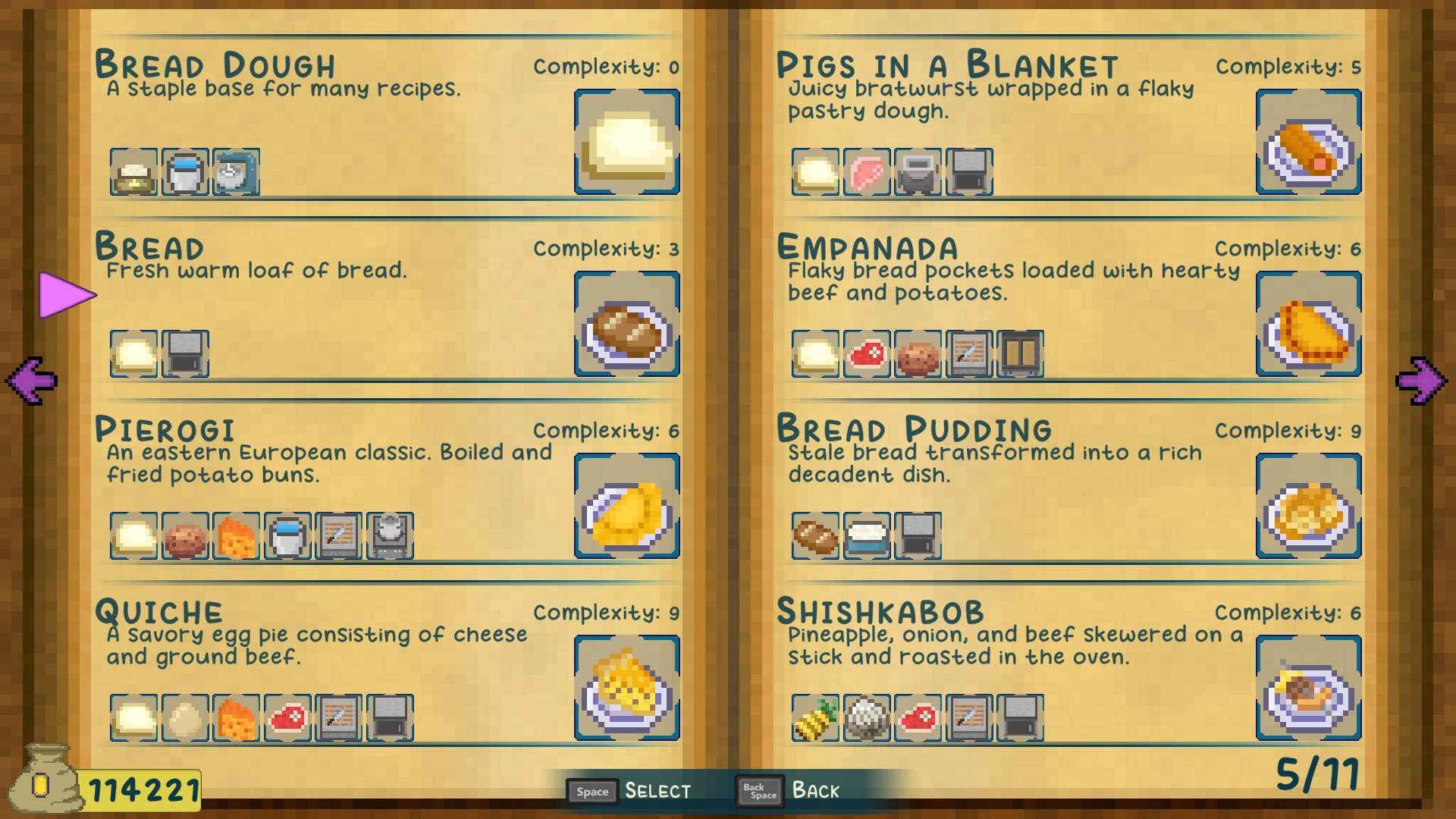Screen dimensions: 1456x819
Task: Go to the previous recipe page
Action: [x=32, y=380]
